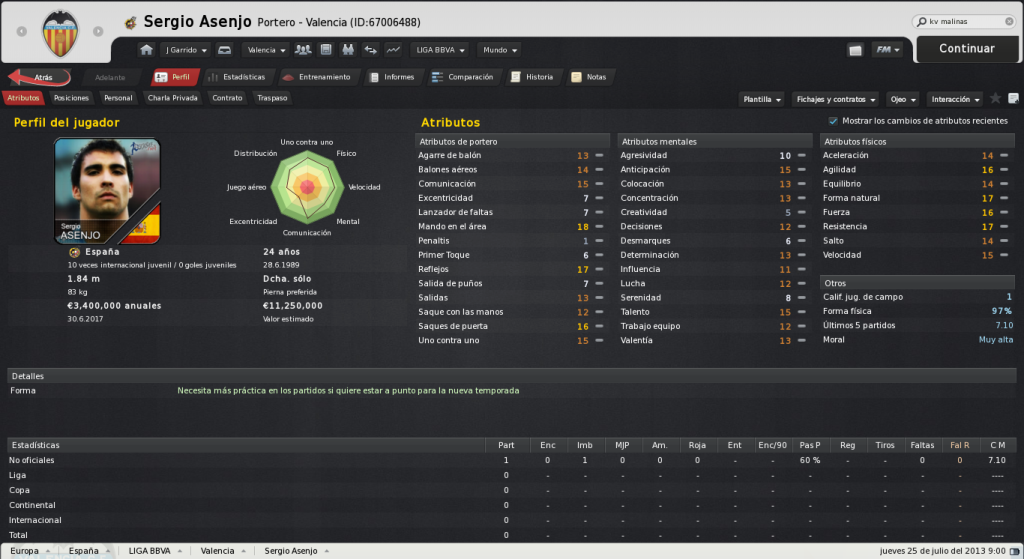
Task: Expand the Fichajes y contratos dropdown
Action: coord(835,99)
